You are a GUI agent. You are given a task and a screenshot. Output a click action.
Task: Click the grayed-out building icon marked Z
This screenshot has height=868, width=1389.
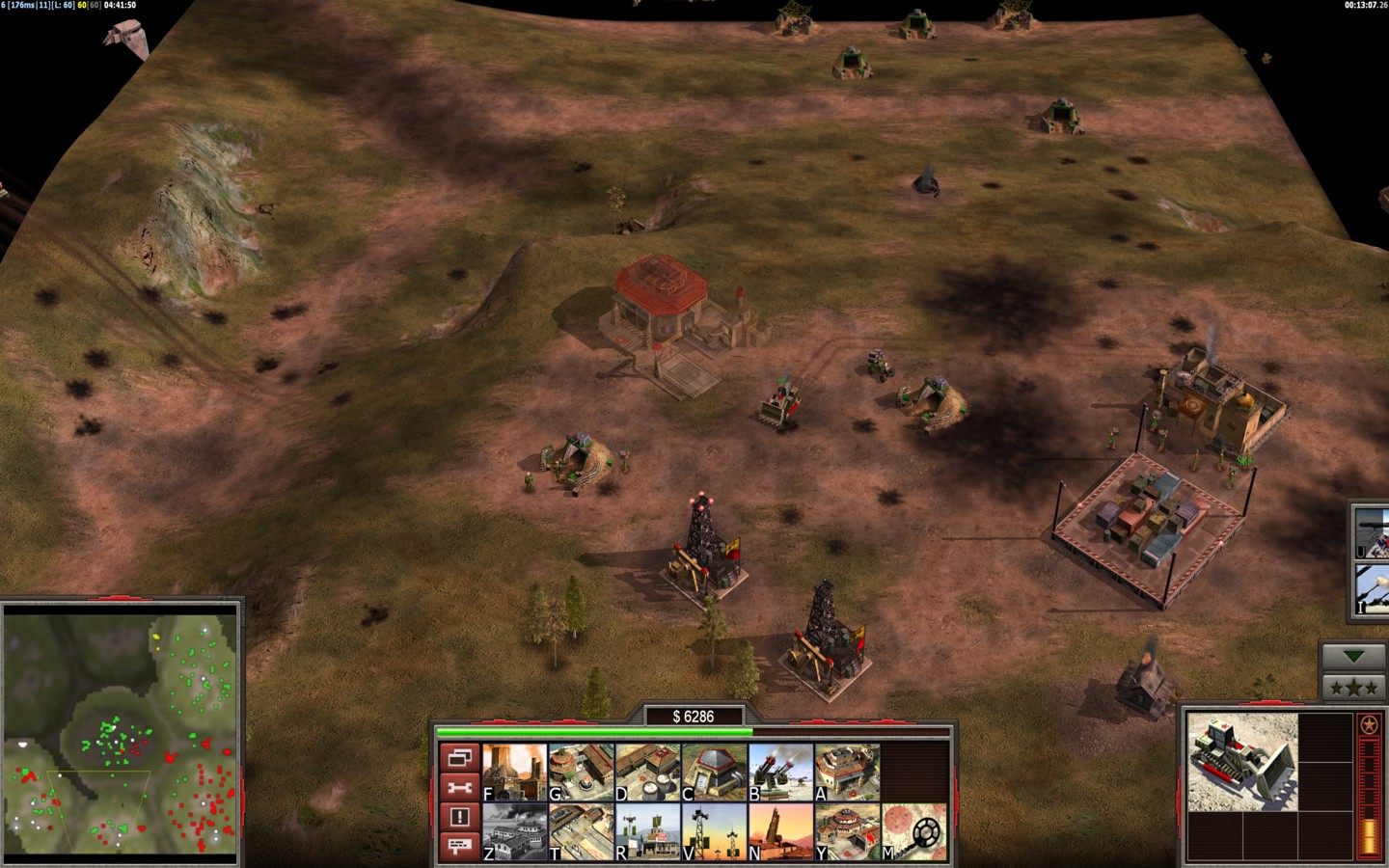pos(514,832)
